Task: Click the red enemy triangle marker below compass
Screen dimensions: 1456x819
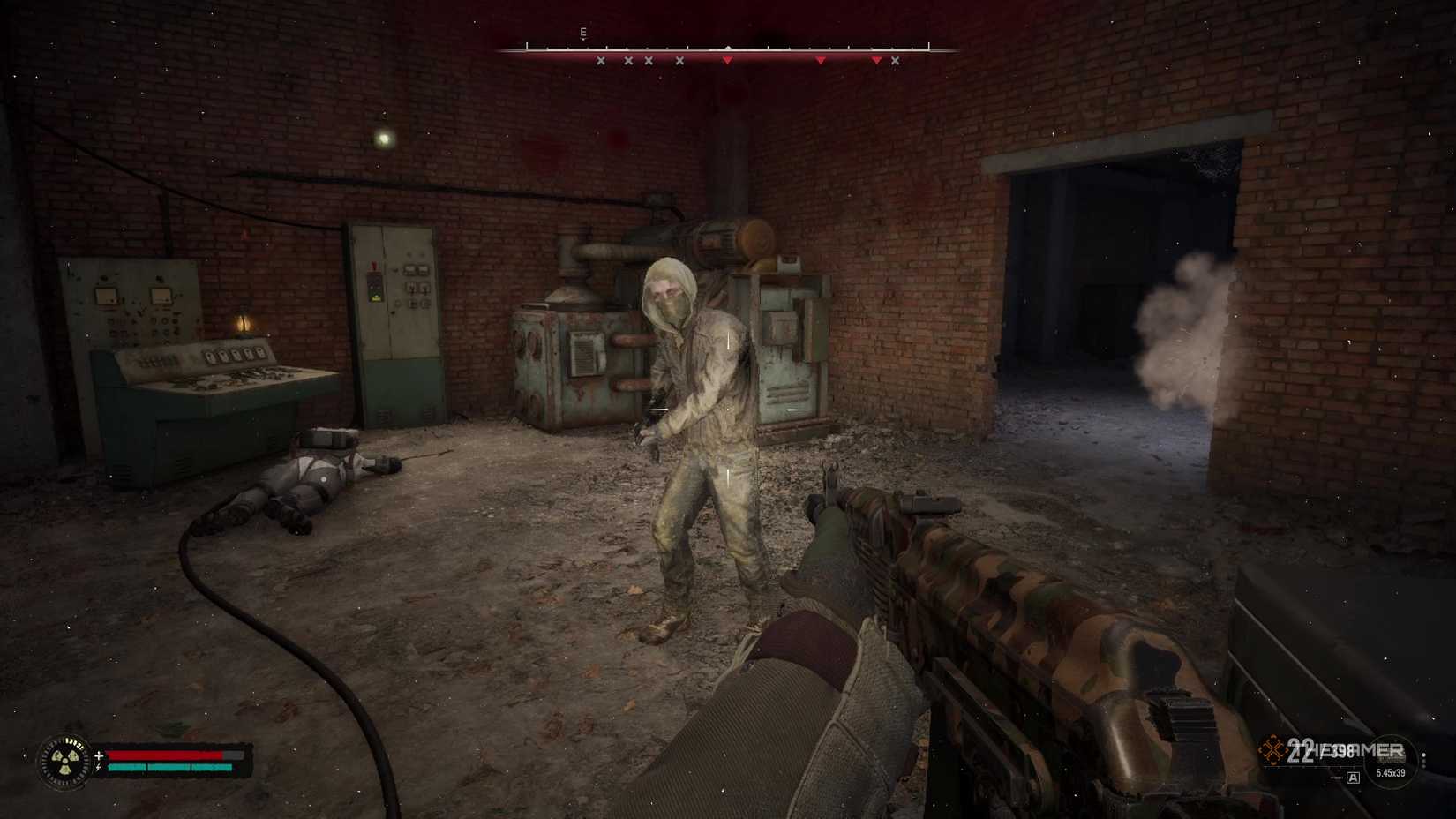Action: tap(727, 59)
